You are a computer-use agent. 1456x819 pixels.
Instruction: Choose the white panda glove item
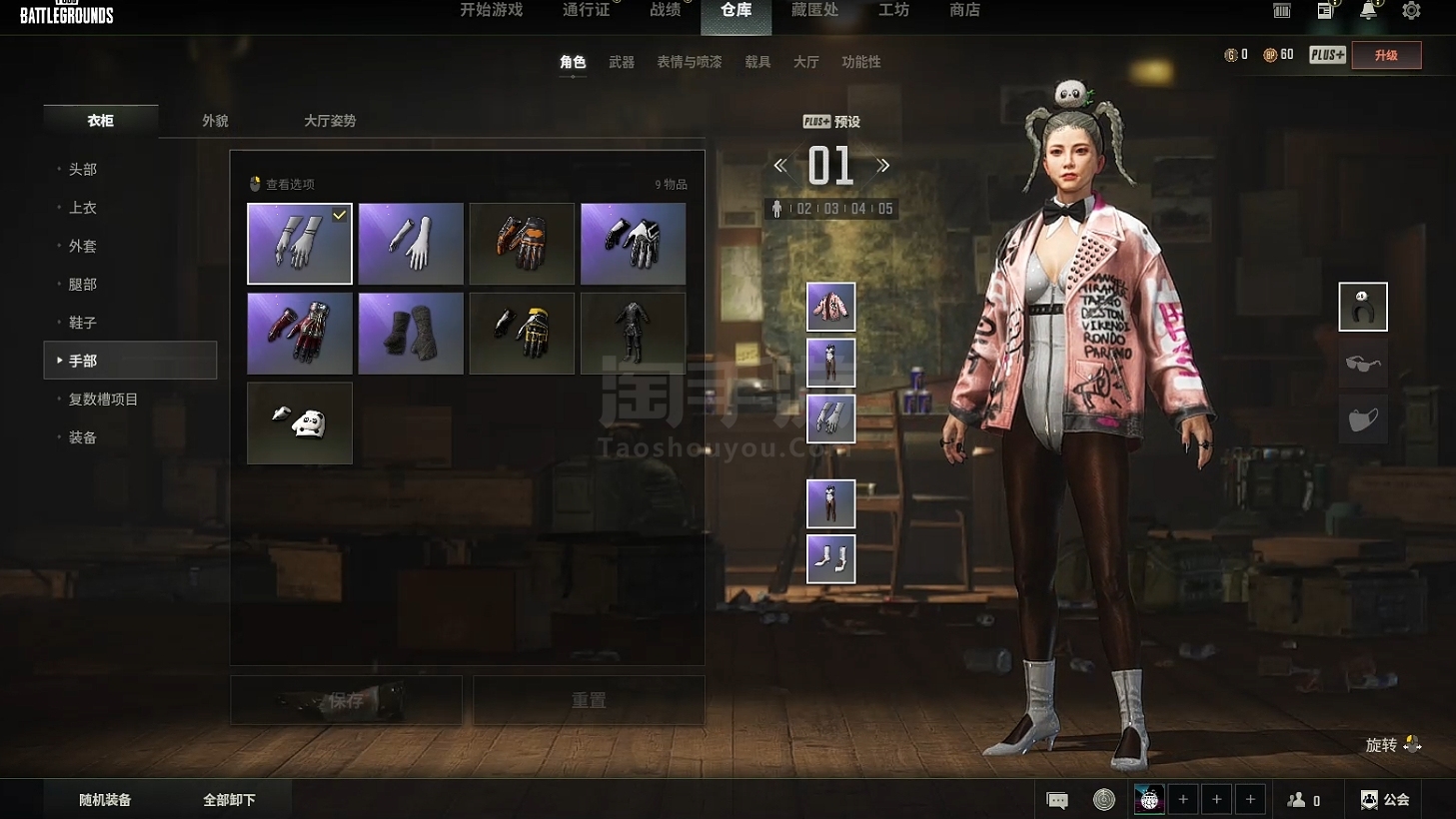tap(300, 422)
